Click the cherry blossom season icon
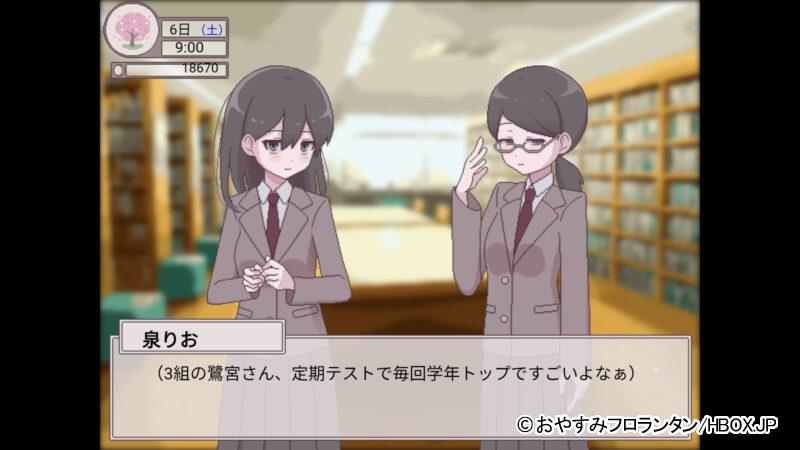This screenshot has width=800, height=450. [x=130, y=32]
